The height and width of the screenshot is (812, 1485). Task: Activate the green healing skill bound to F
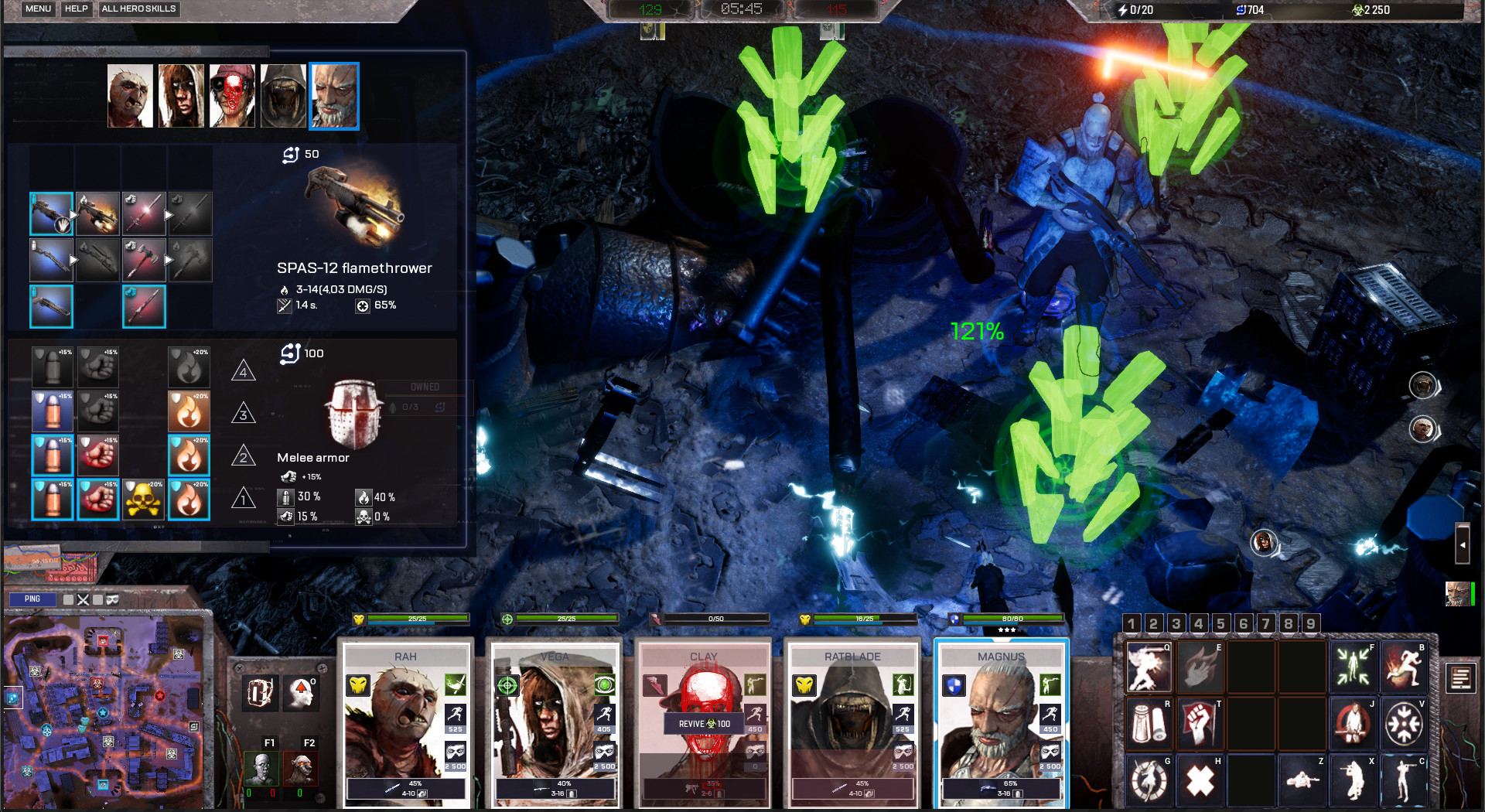(x=1354, y=667)
